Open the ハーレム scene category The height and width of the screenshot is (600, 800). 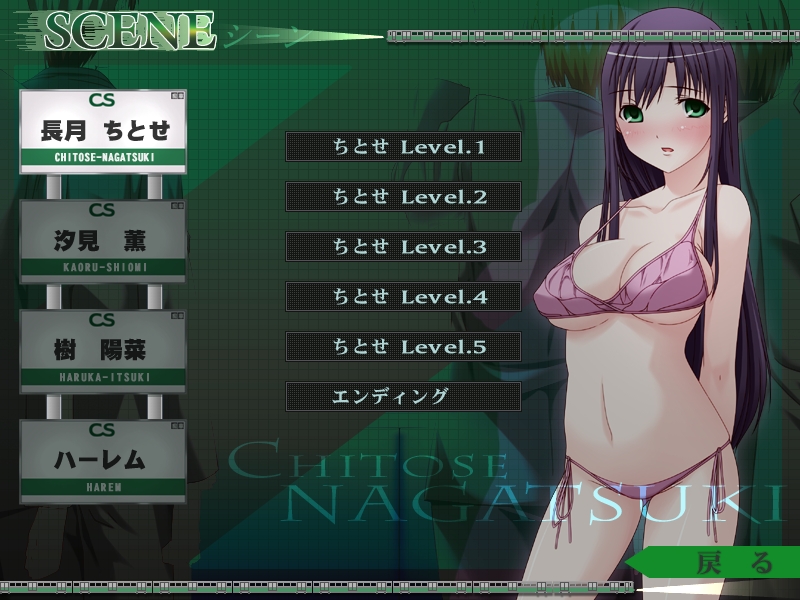click(103, 461)
